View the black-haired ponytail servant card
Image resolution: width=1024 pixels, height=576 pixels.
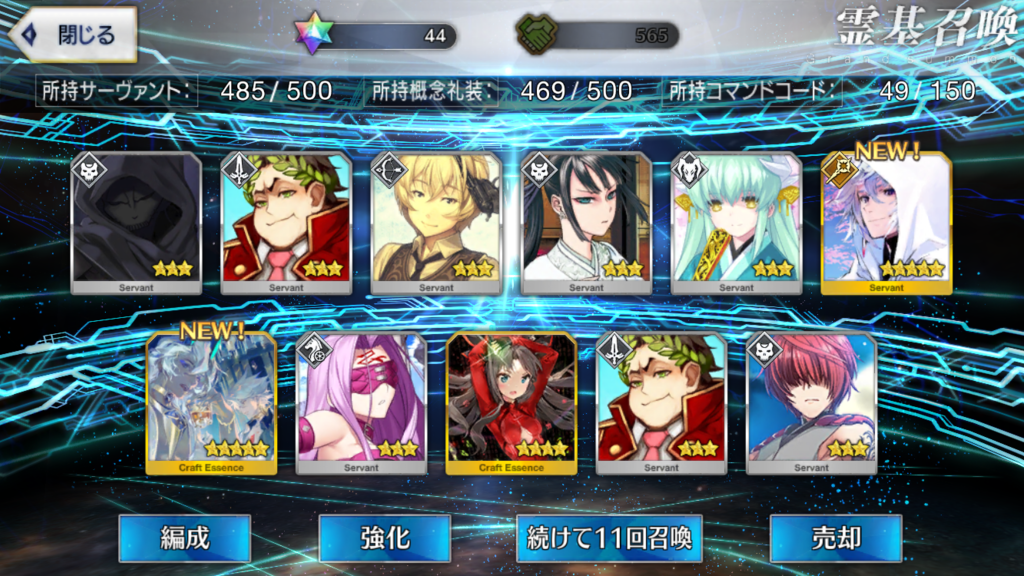(x=586, y=223)
